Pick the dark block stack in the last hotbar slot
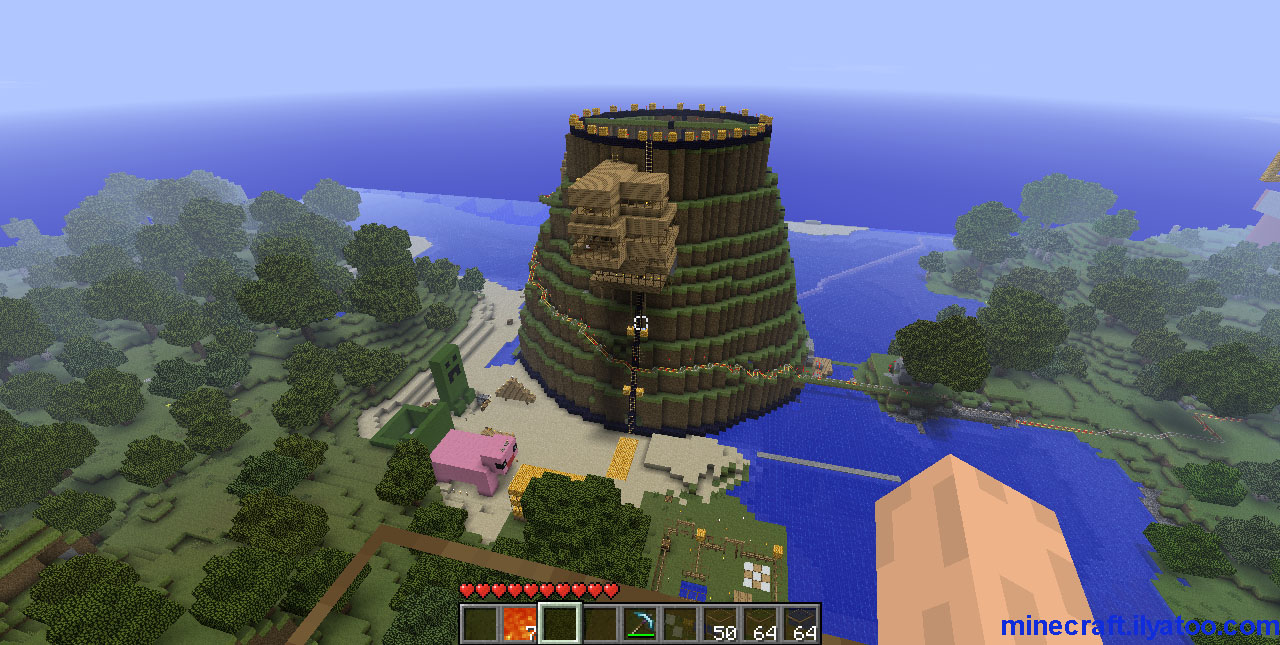1280x645 pixels. [800, 624]
